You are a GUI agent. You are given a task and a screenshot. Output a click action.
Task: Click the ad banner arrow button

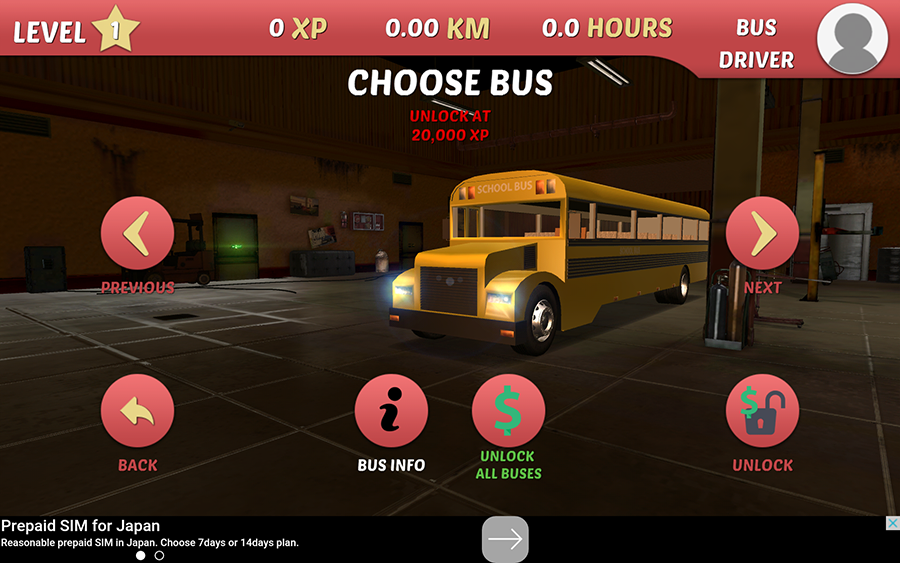505,540
